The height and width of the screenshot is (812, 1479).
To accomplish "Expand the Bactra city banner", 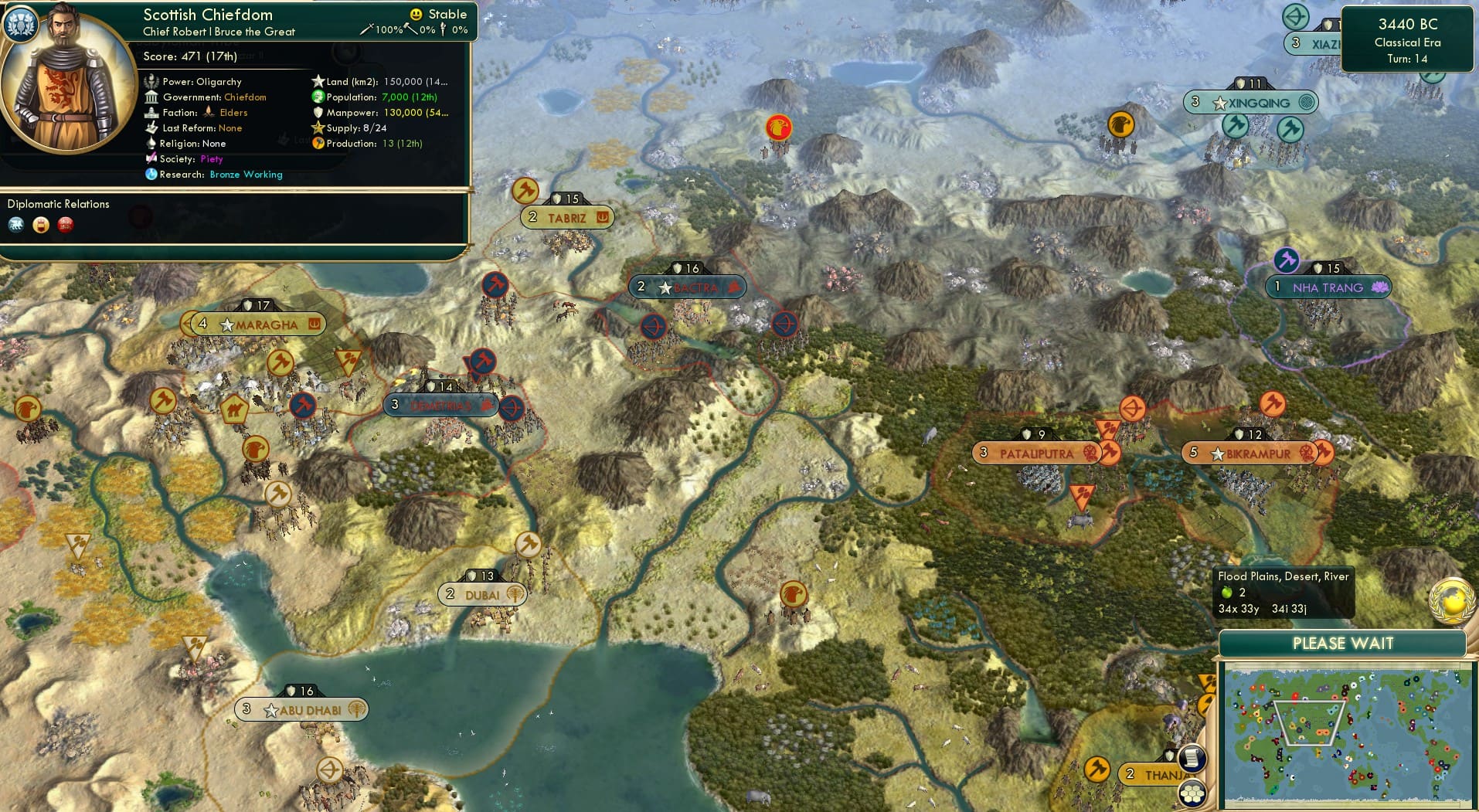I will tap(686, 287).
